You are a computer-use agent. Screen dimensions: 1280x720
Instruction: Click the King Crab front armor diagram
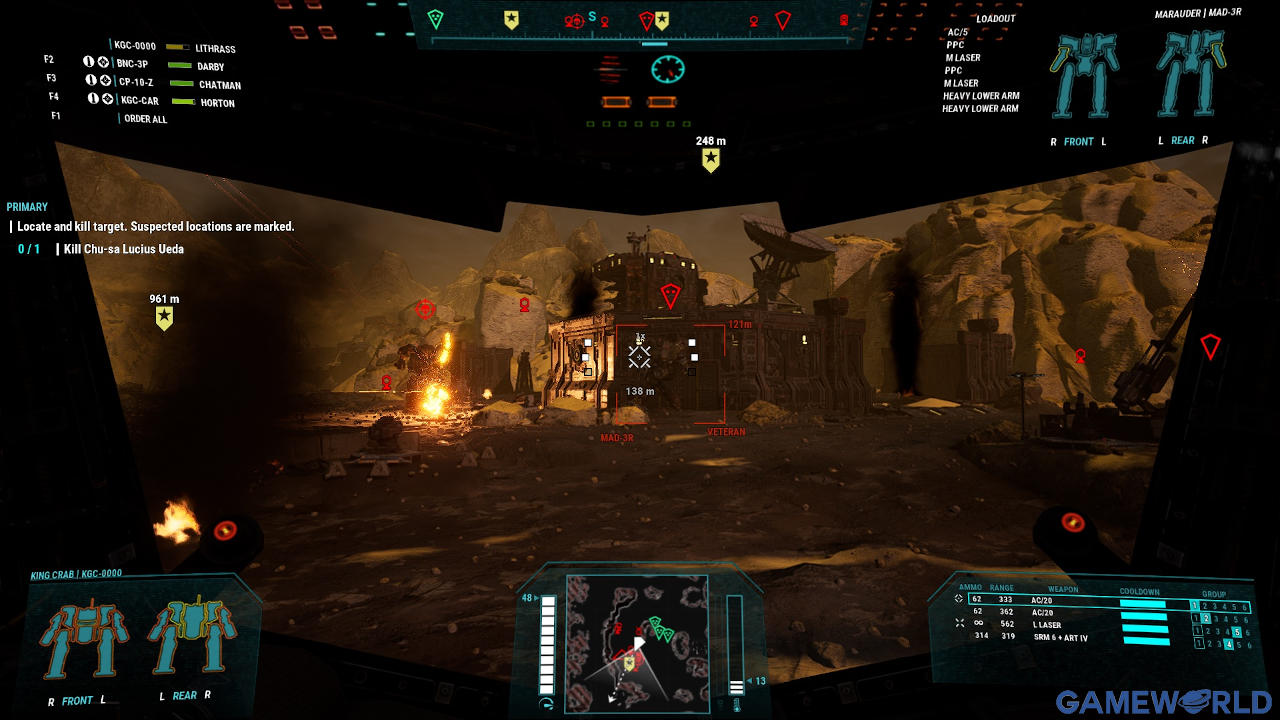coord(84,642)
